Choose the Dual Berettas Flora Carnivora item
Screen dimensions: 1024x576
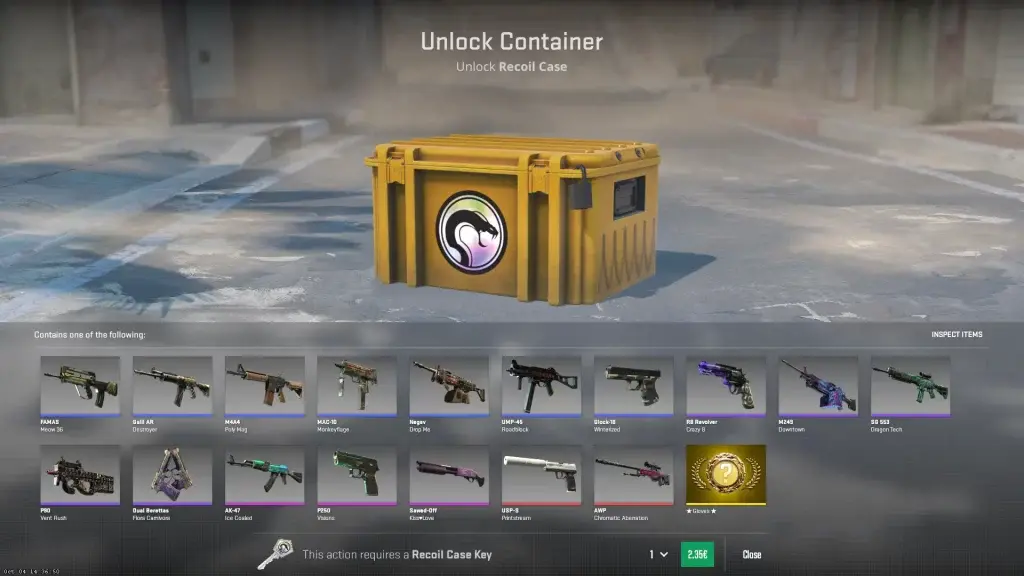pos(172,474)
